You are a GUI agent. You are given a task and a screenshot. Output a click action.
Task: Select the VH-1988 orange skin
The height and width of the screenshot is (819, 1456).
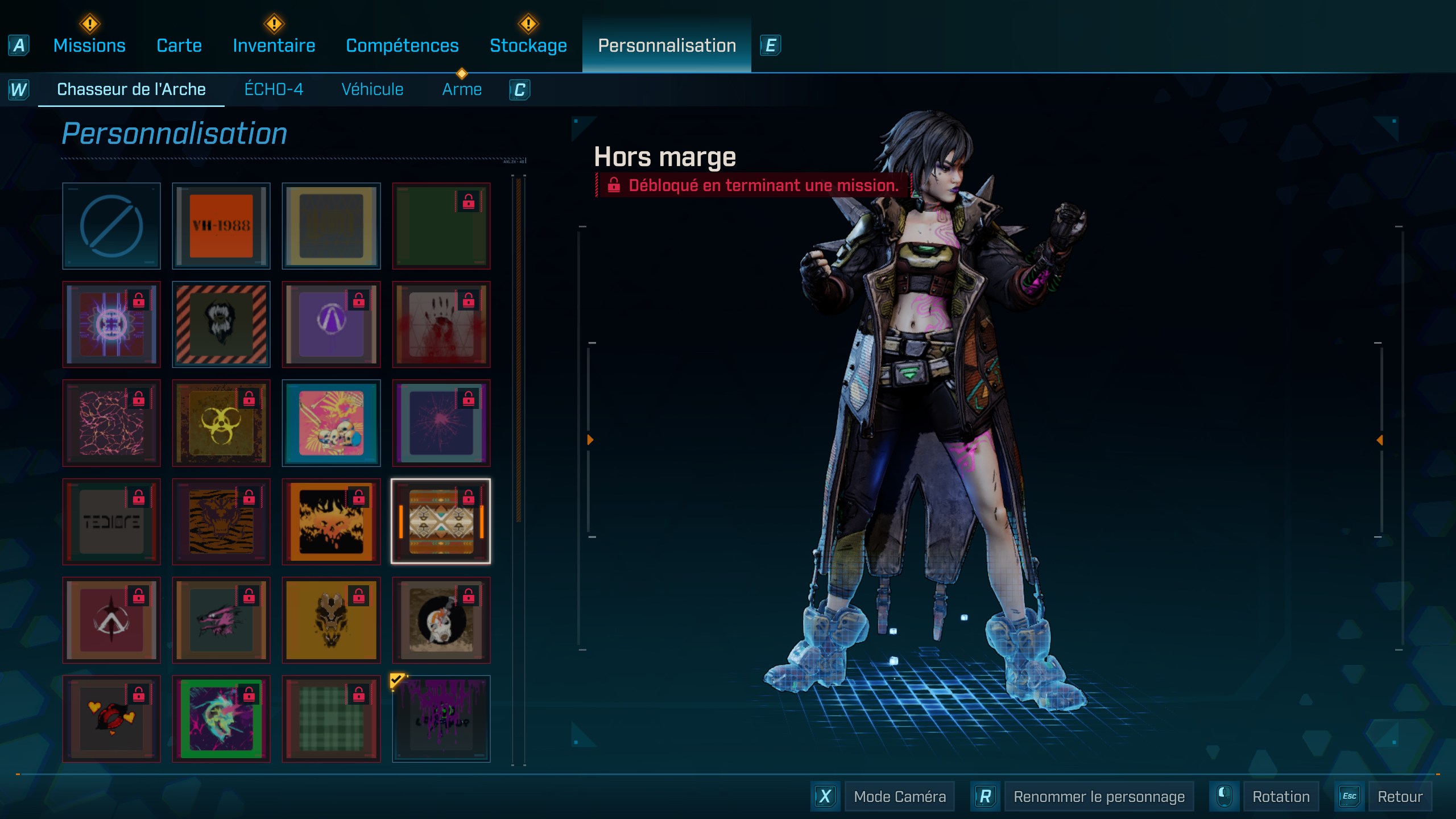(x=221, y=226)
